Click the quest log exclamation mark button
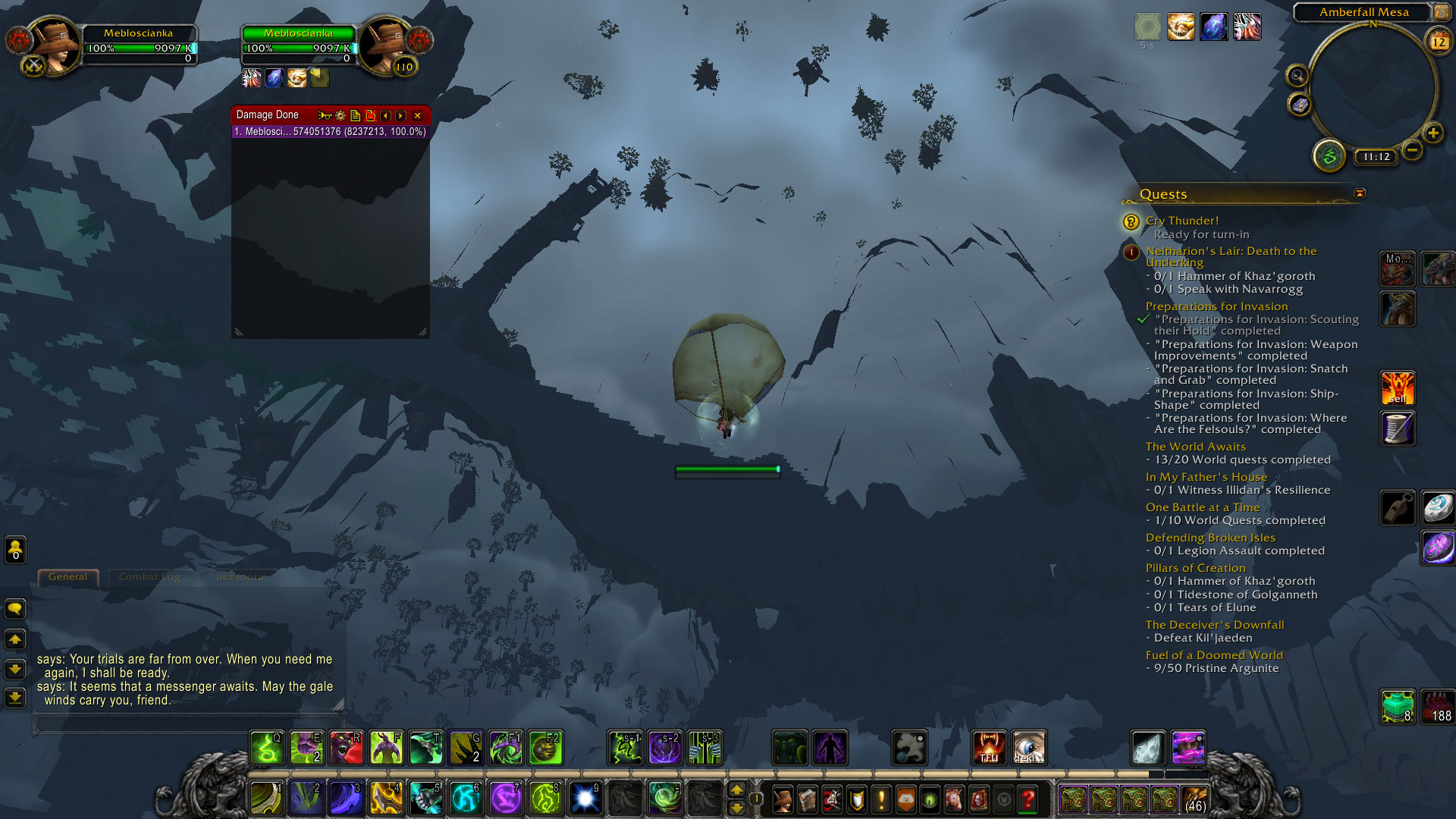Image resolution: width=1456 pixels, height=819 pixels. click(881, 799)
